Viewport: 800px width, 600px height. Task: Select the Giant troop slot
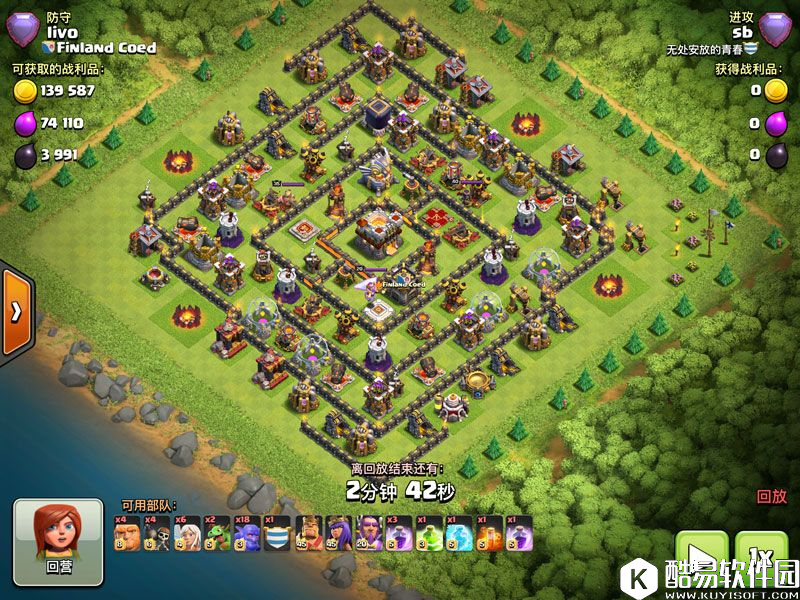click(127, 534)
